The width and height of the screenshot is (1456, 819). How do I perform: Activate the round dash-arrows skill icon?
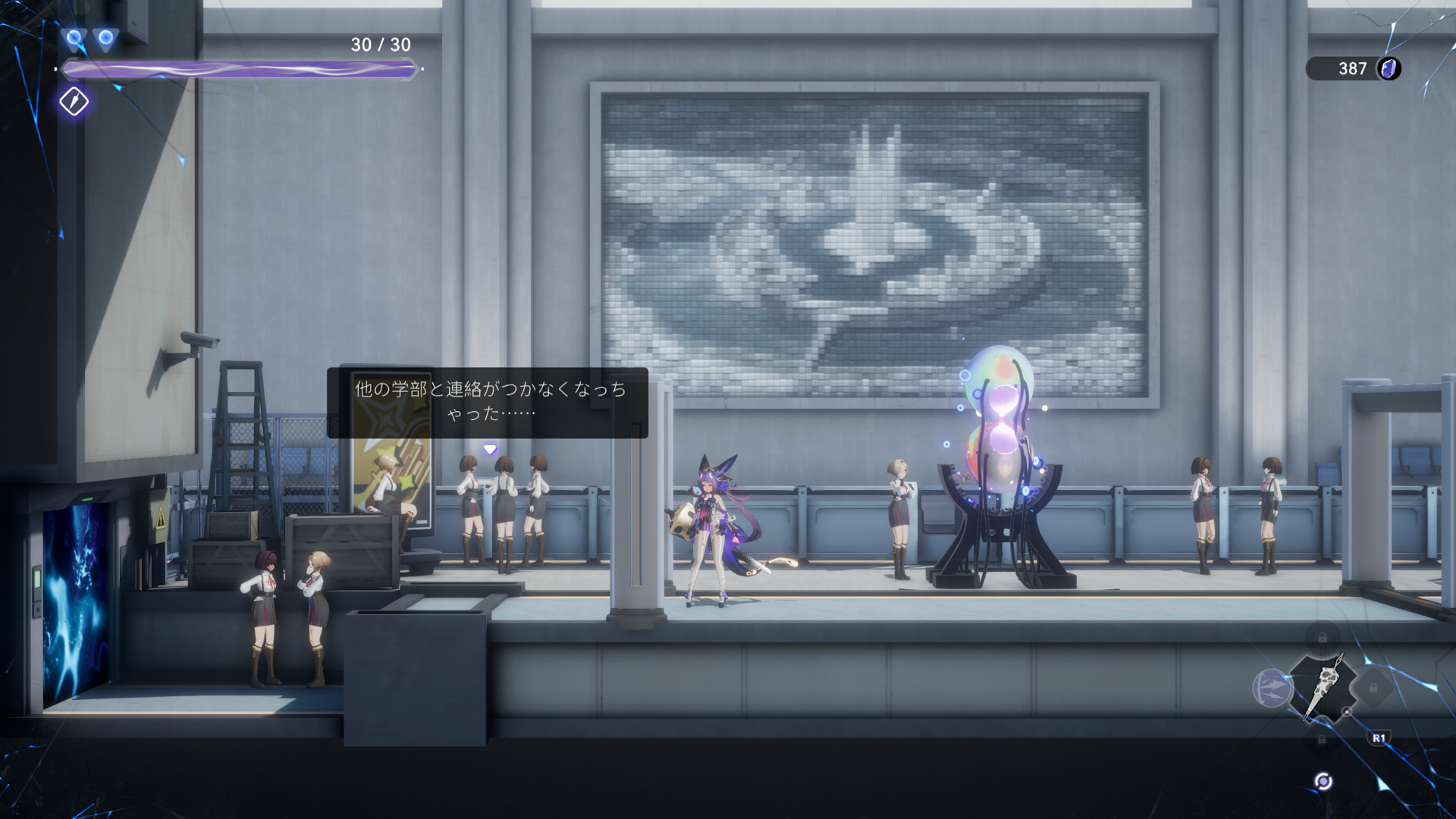pos(1272,688)
